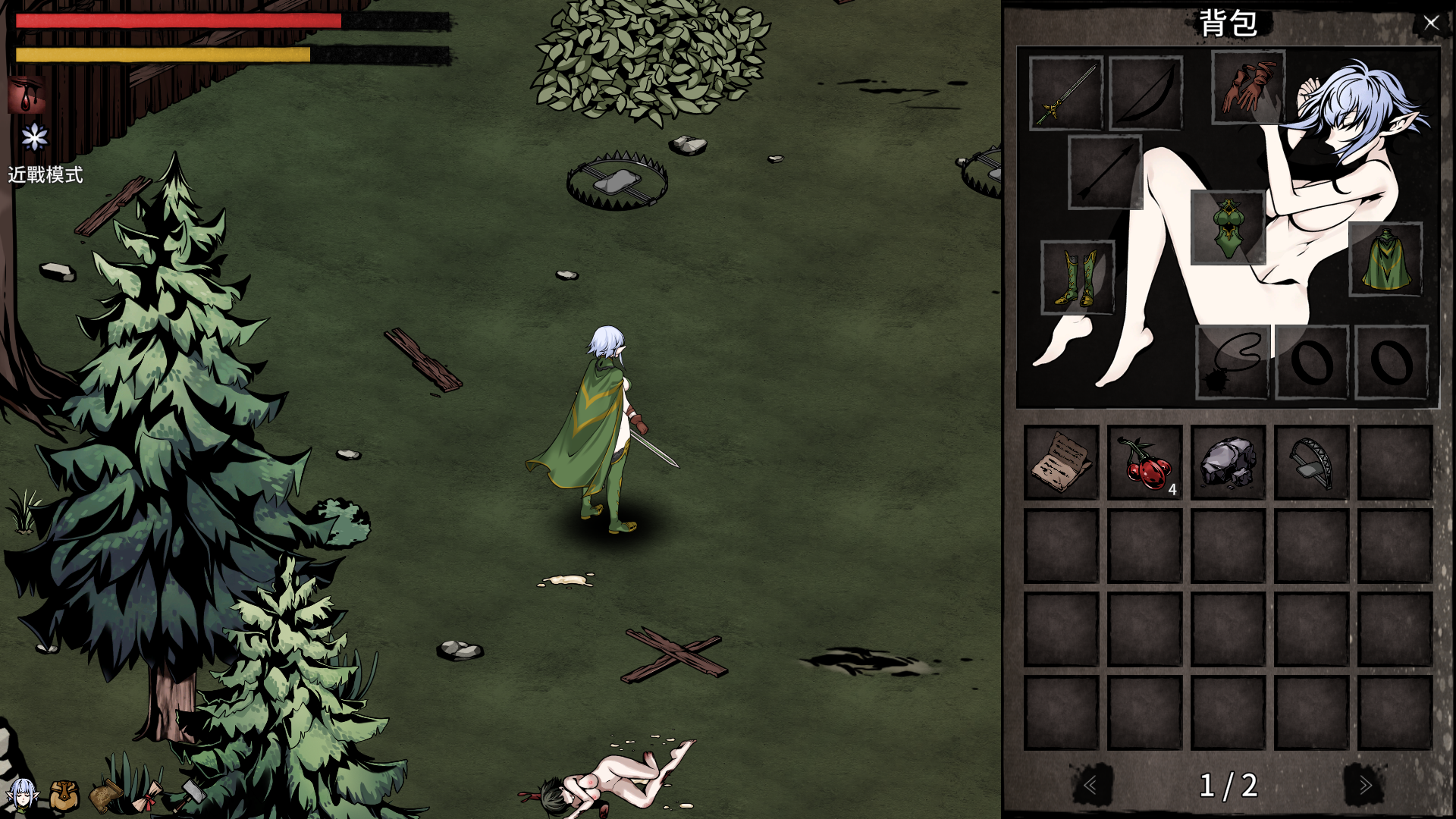The image size is (1456, 819).
Task: Go to next backpack page
Action: pos(1364,785)
